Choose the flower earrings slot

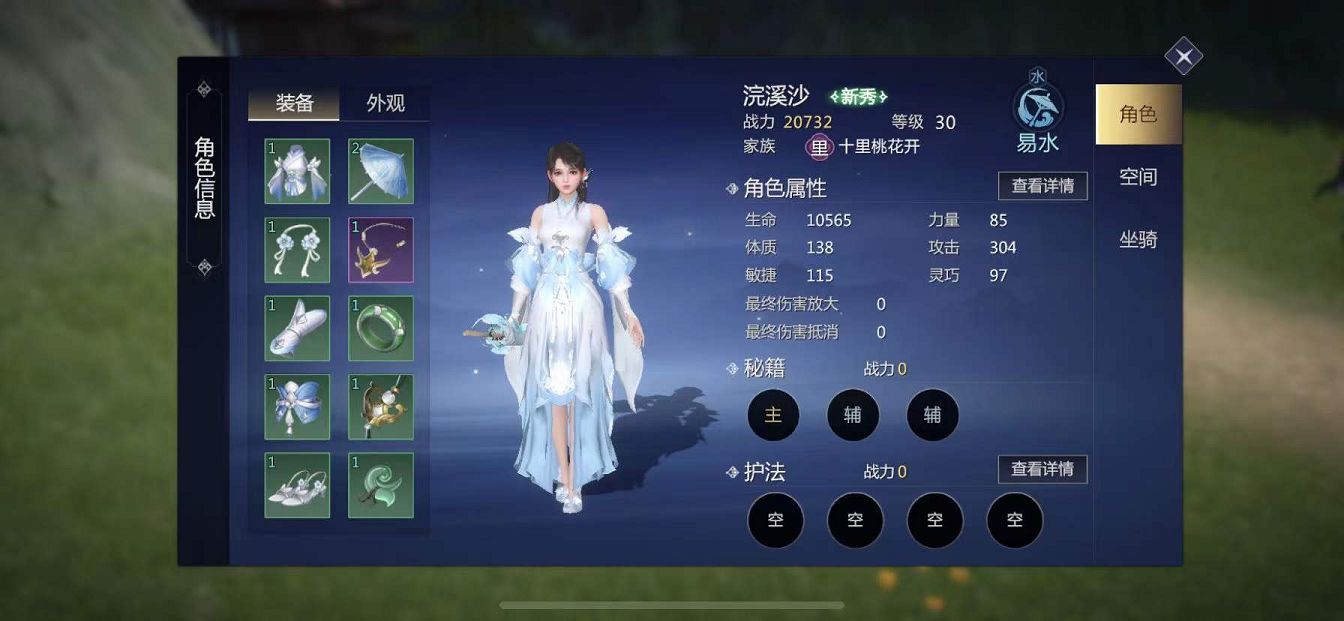[x=297, y=250]
